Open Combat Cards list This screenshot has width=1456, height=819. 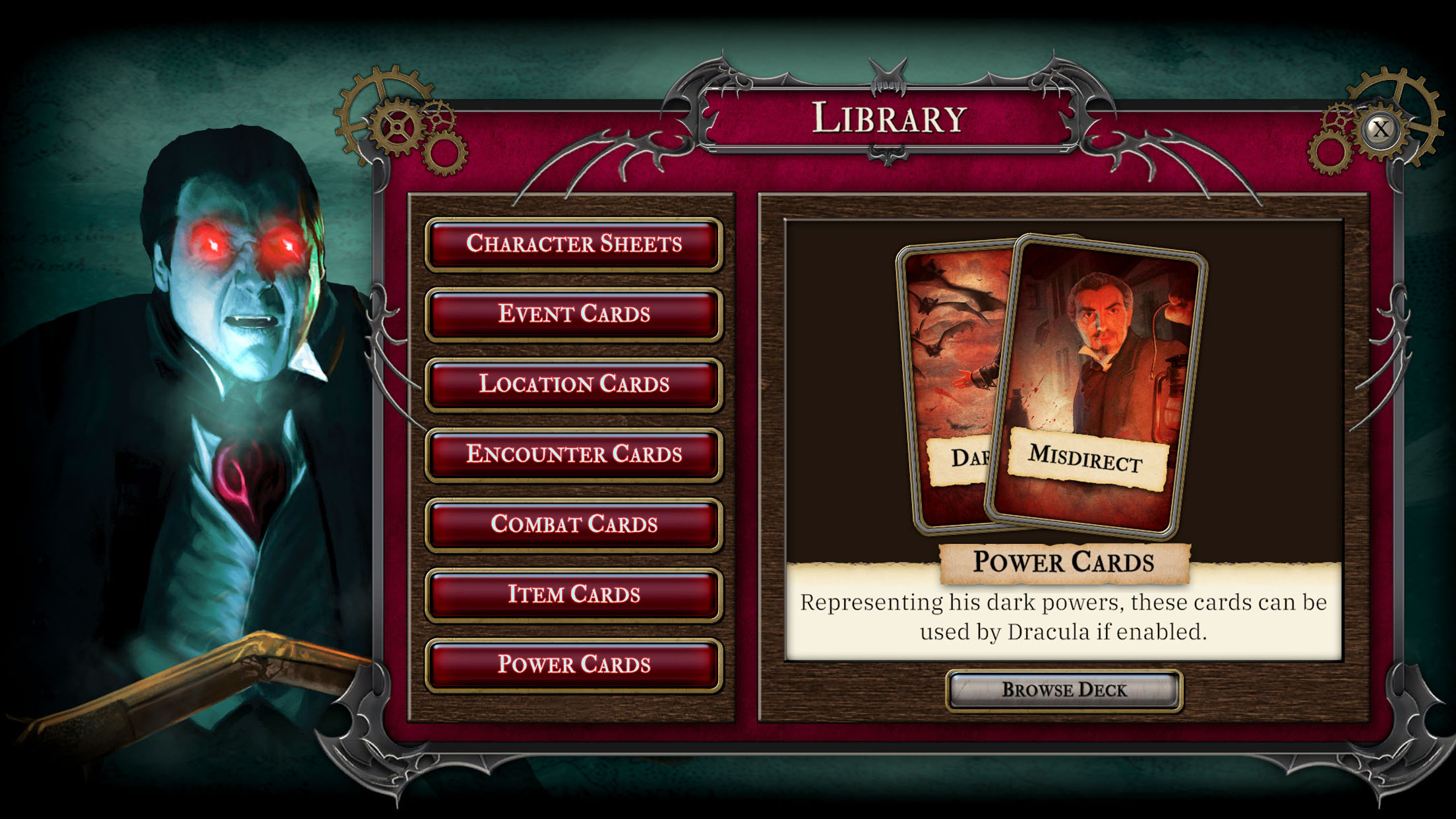(574, 524)
